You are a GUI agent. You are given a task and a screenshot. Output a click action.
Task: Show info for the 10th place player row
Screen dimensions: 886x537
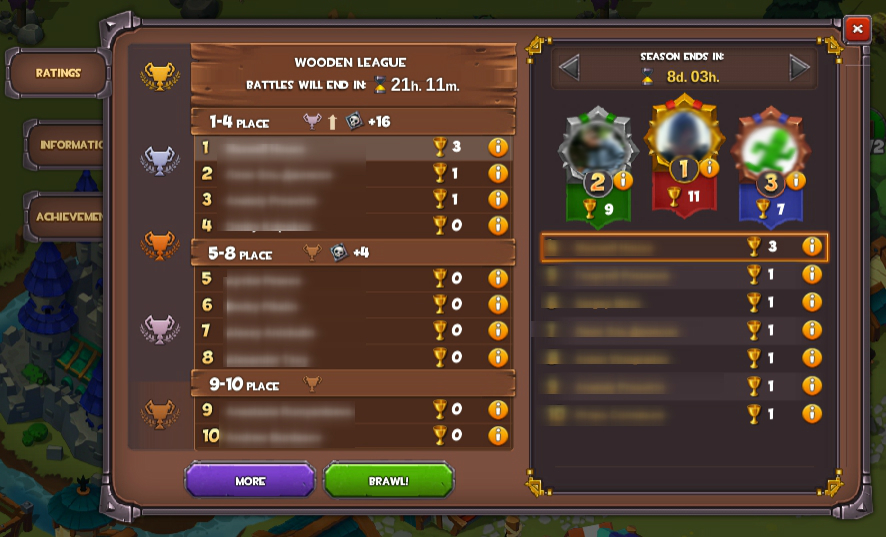[498, 435]
